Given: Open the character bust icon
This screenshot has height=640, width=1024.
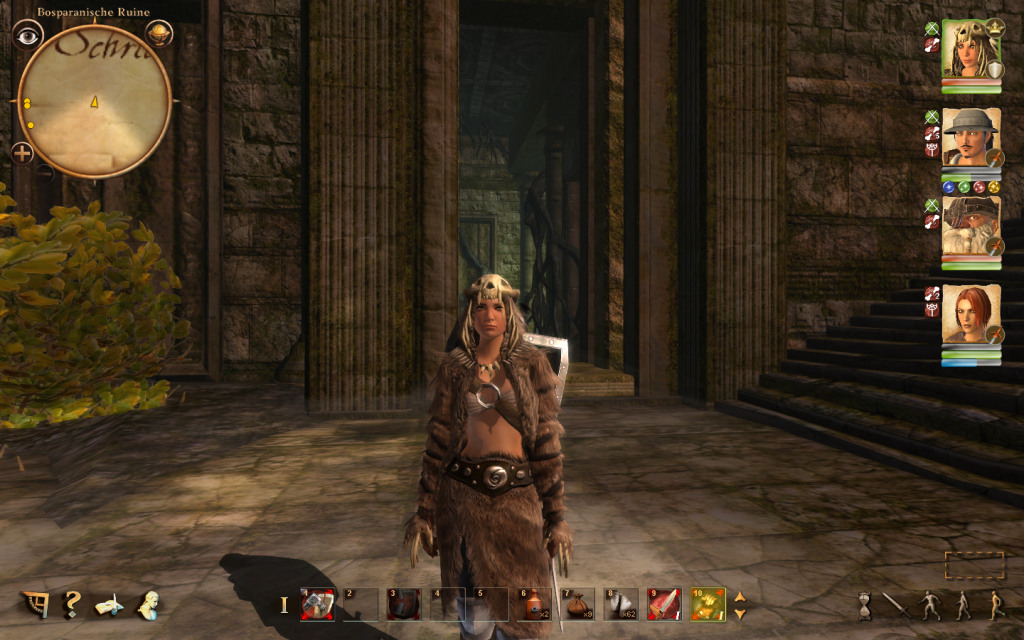Looking at the screenshot, I should point(149,603).
